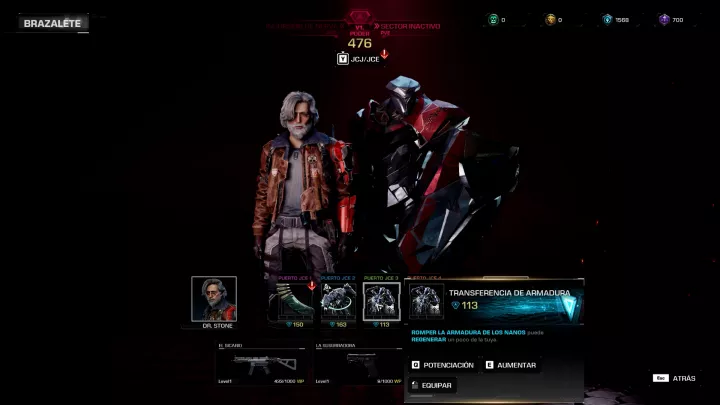Click the Potenciación button
This screenshot has height=405, width=720.
(x=442, y=365)
